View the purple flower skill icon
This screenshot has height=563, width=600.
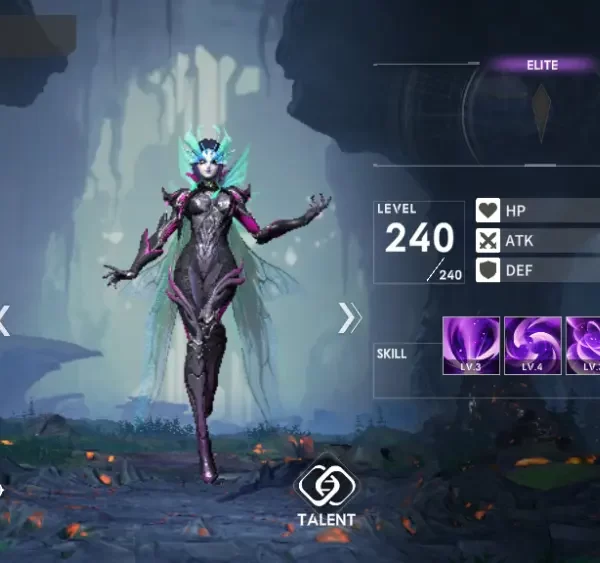[584, 345]
